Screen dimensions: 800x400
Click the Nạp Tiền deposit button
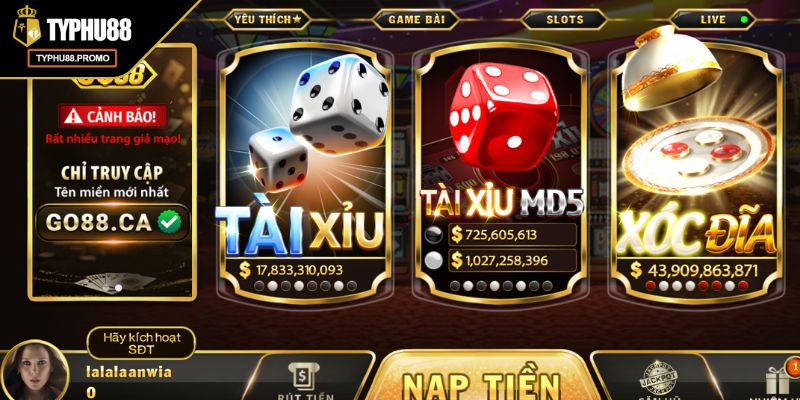coord(480,382)
